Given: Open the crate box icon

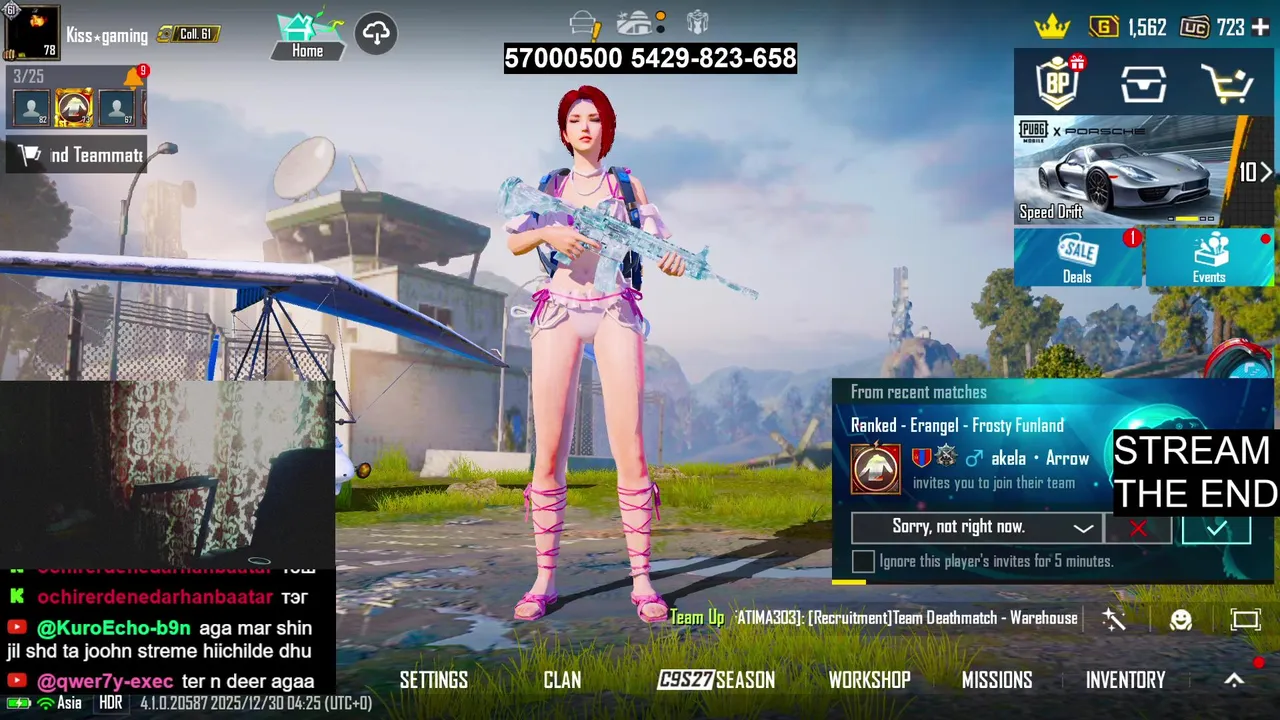Looking at the screenshot, I should 1143,85.
